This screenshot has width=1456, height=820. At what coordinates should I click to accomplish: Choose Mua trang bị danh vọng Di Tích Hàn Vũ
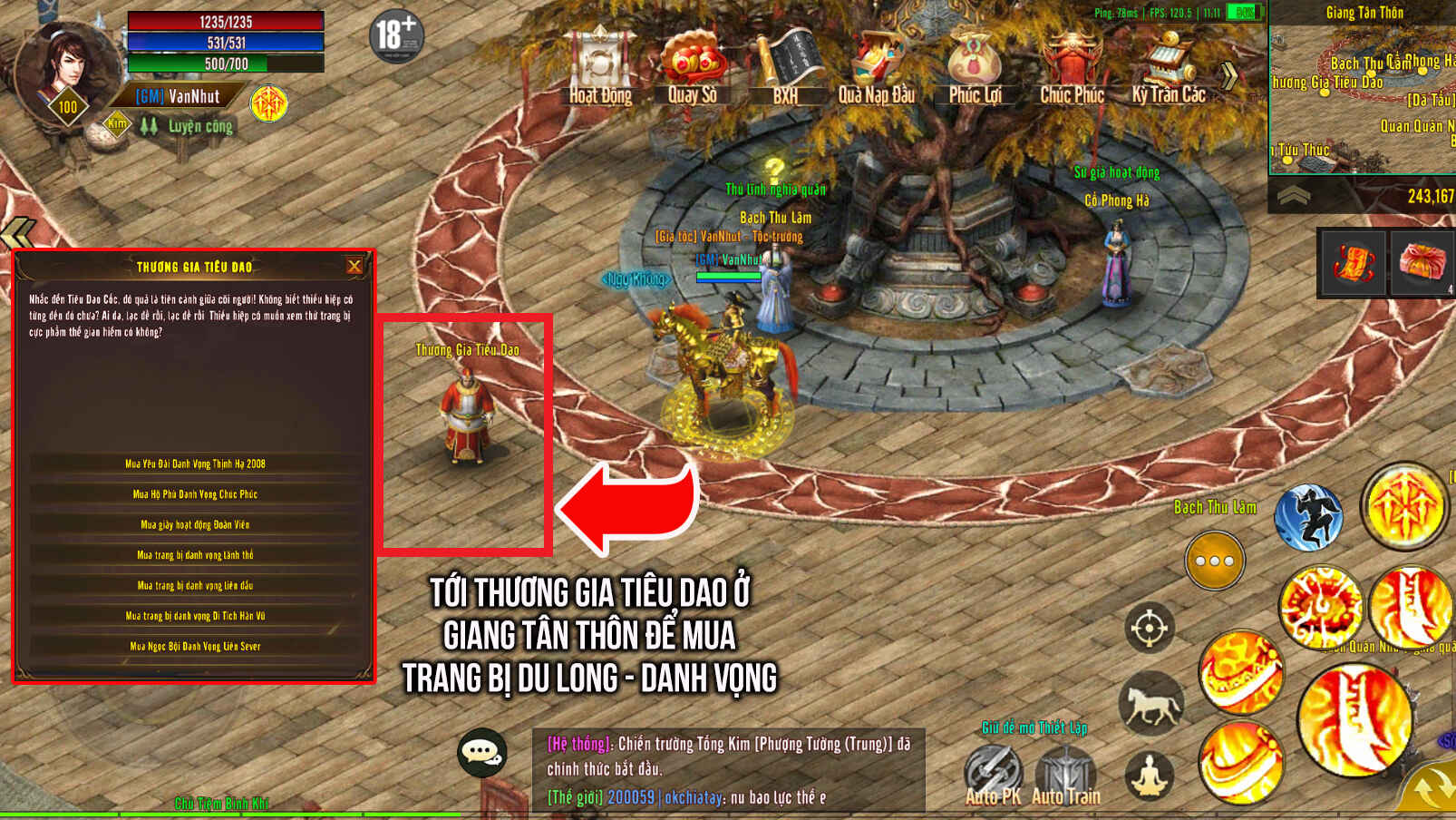195,616
